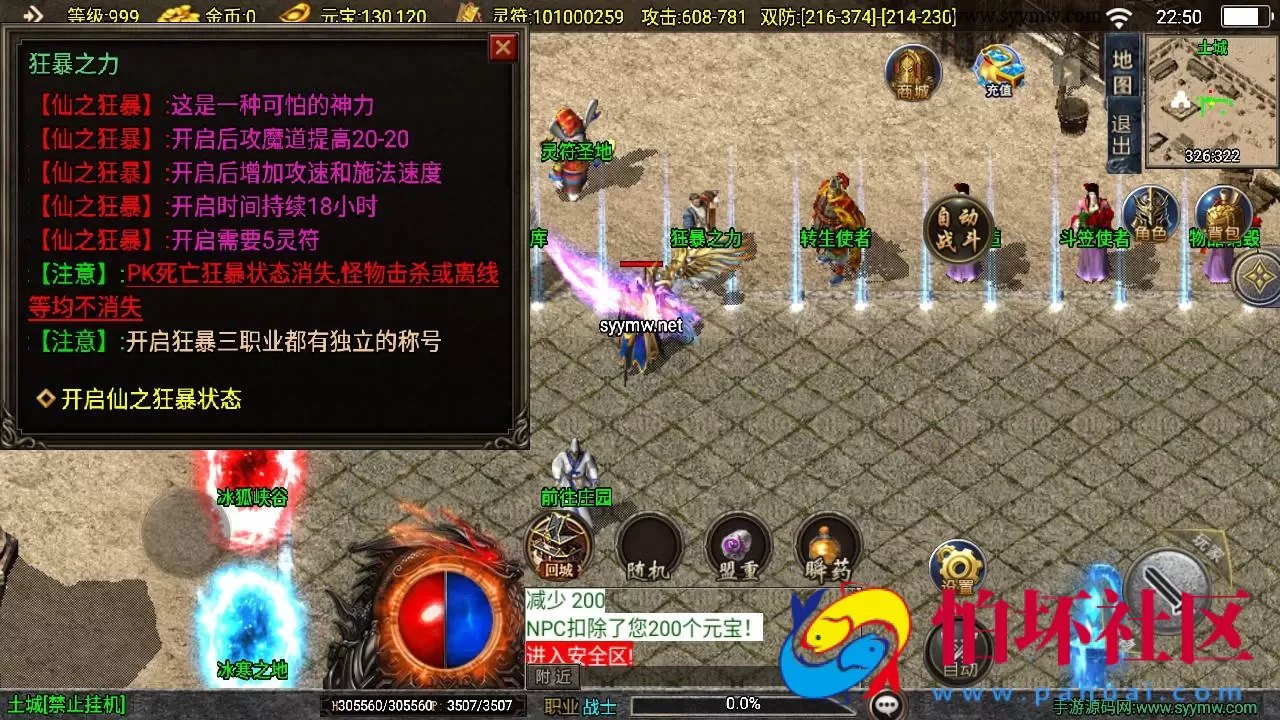
Task: Open the 设置 settings gear icon
Action: (957, 567)
